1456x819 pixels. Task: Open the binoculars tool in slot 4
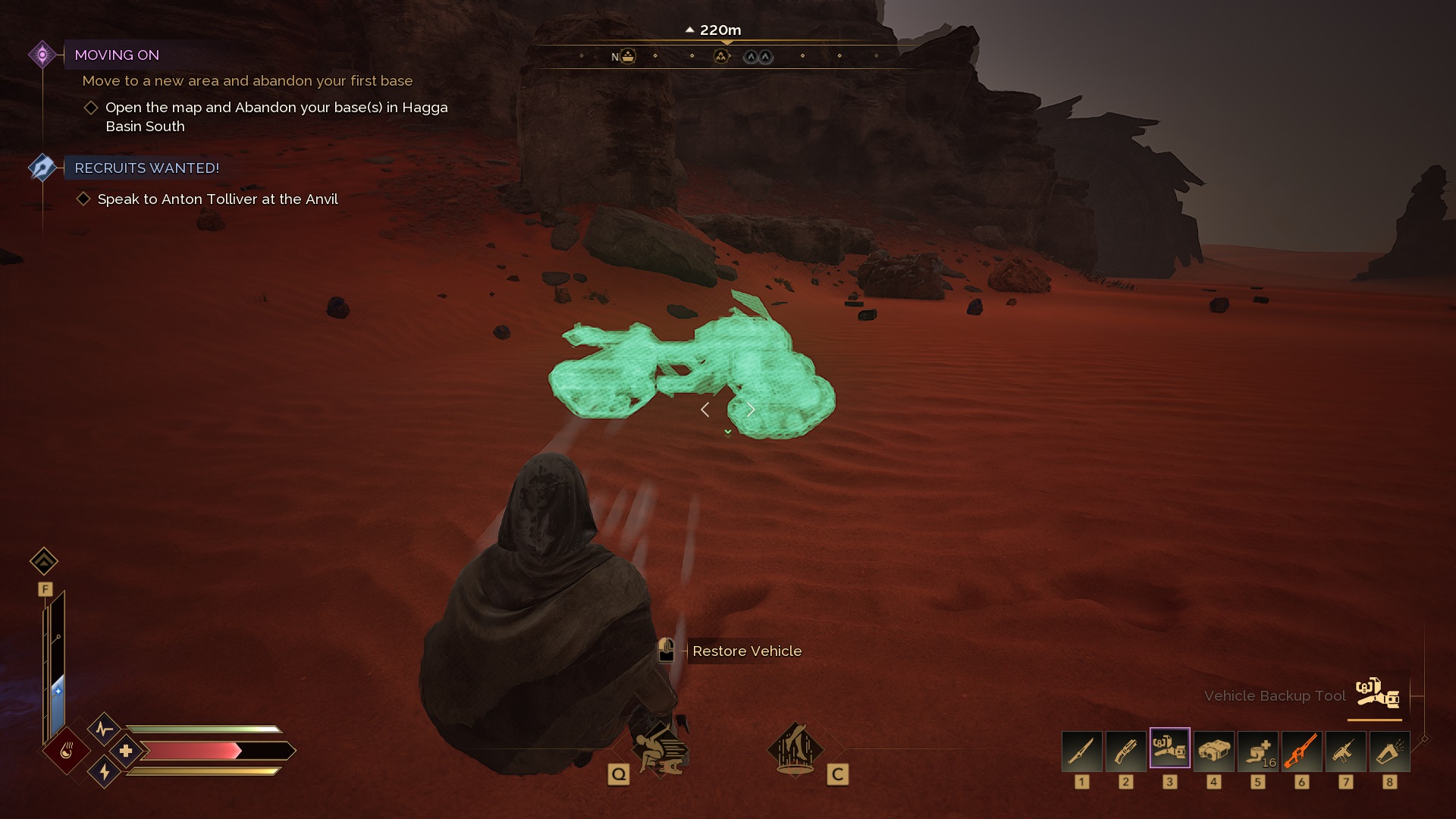[x=1215, y=751]
